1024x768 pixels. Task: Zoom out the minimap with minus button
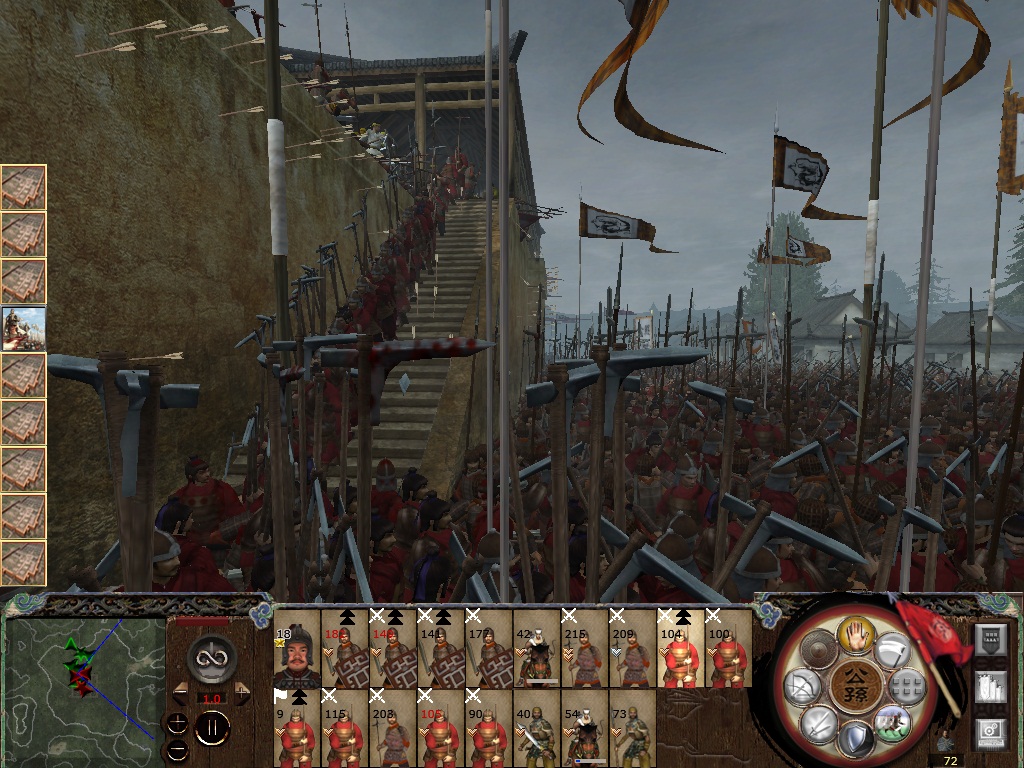click(x=177, y=748)
